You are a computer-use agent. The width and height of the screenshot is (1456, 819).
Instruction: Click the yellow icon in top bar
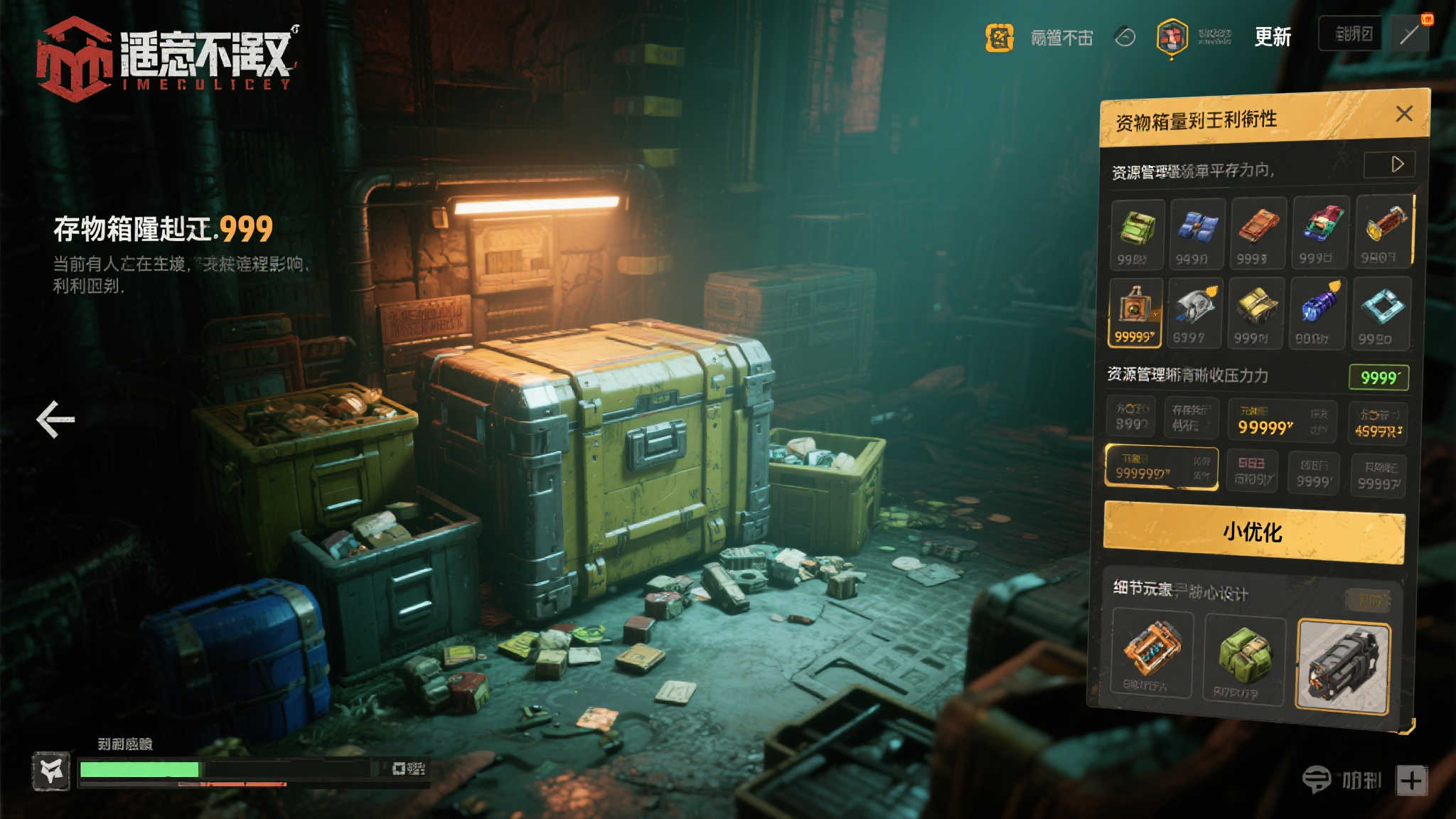999,38
